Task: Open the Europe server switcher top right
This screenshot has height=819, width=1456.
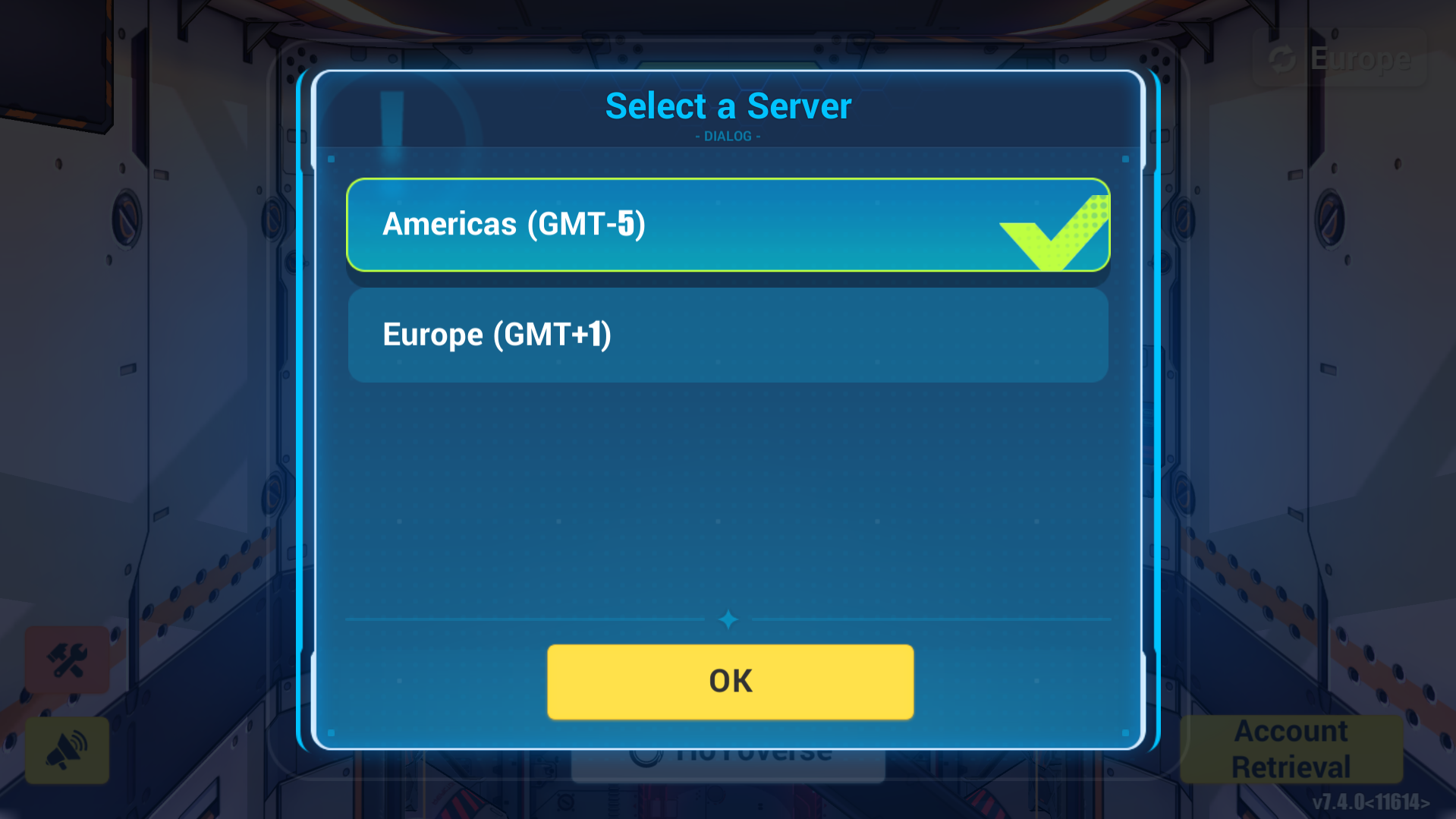Action: (1339, 57)
